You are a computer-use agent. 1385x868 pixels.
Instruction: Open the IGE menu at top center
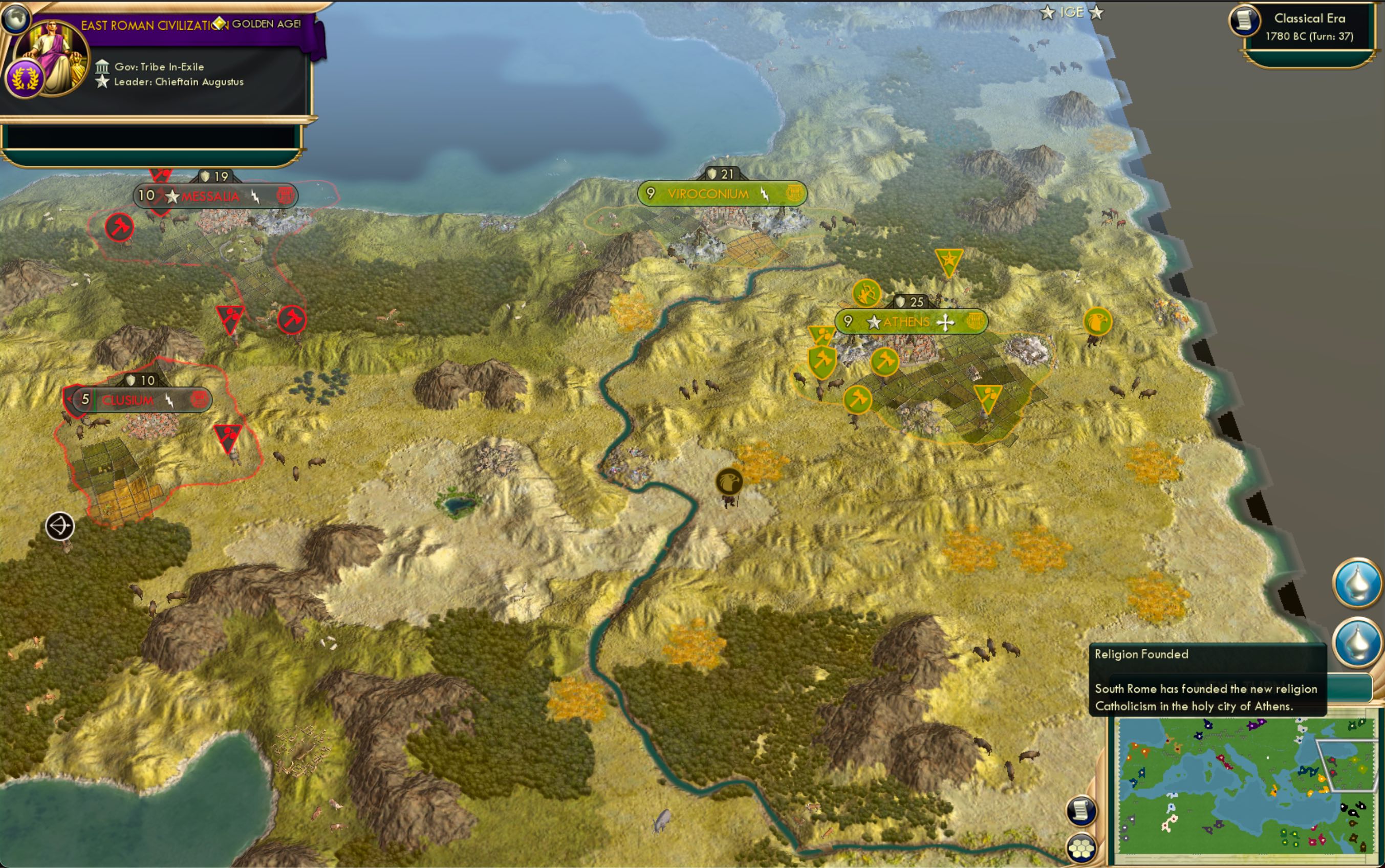(x=1073, y=11)
